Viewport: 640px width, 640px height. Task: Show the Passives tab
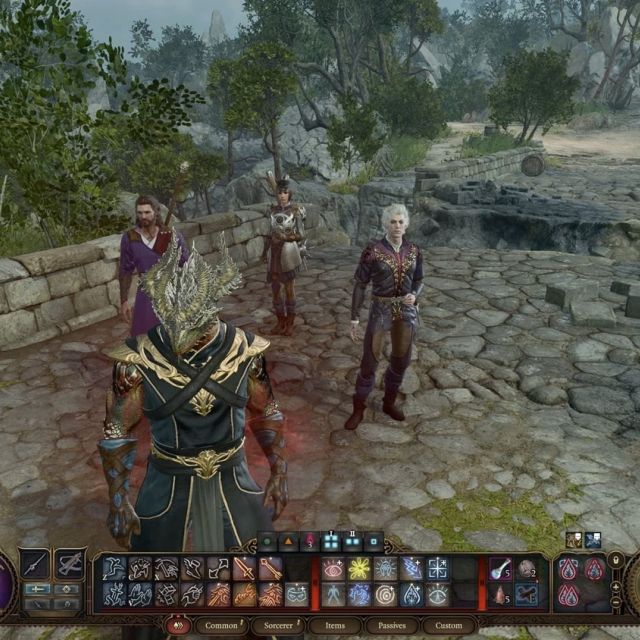coord(391,626)
